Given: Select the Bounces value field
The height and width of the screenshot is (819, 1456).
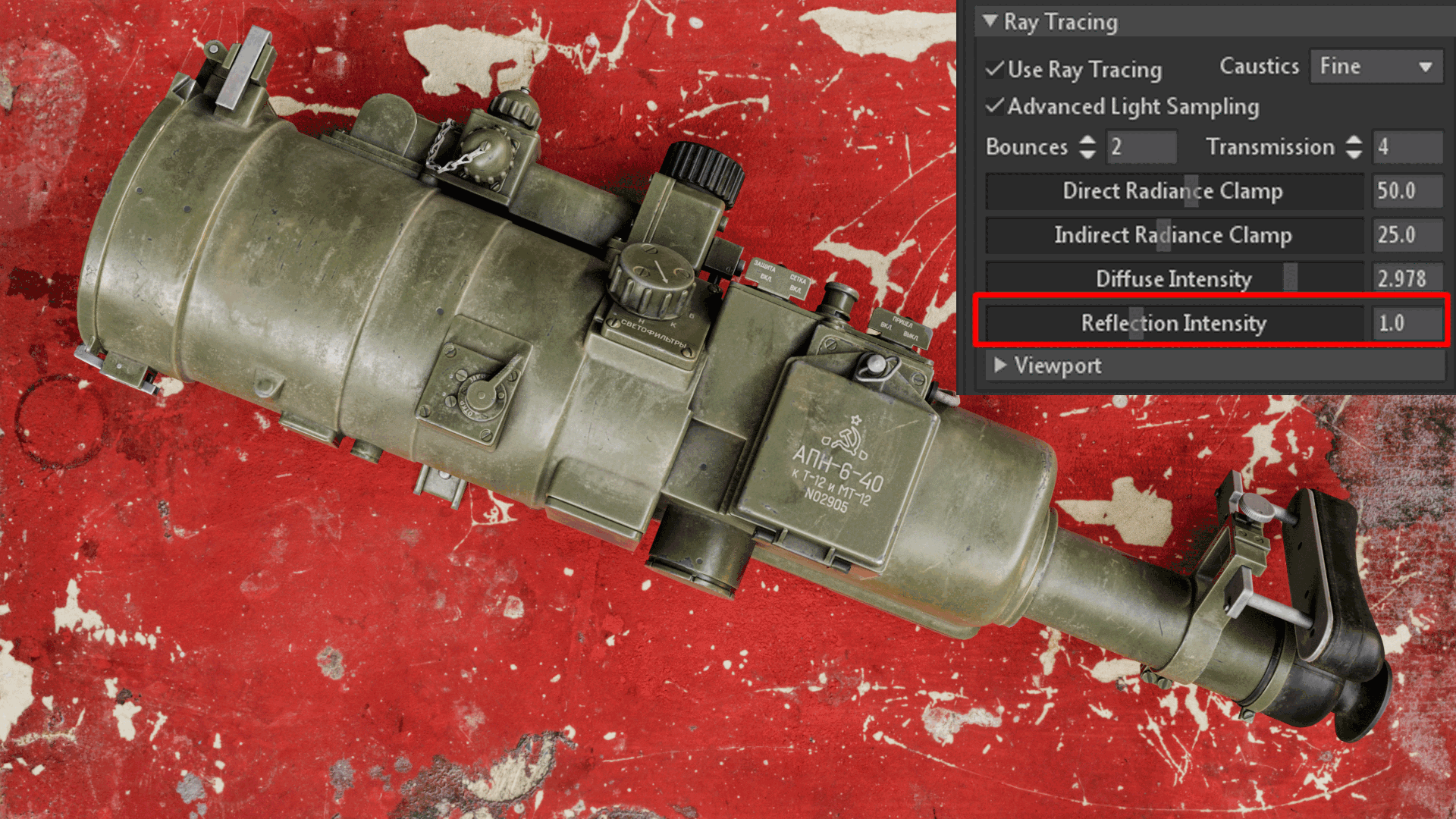Looking at the screenshot, I should [x=1141, y=147].
